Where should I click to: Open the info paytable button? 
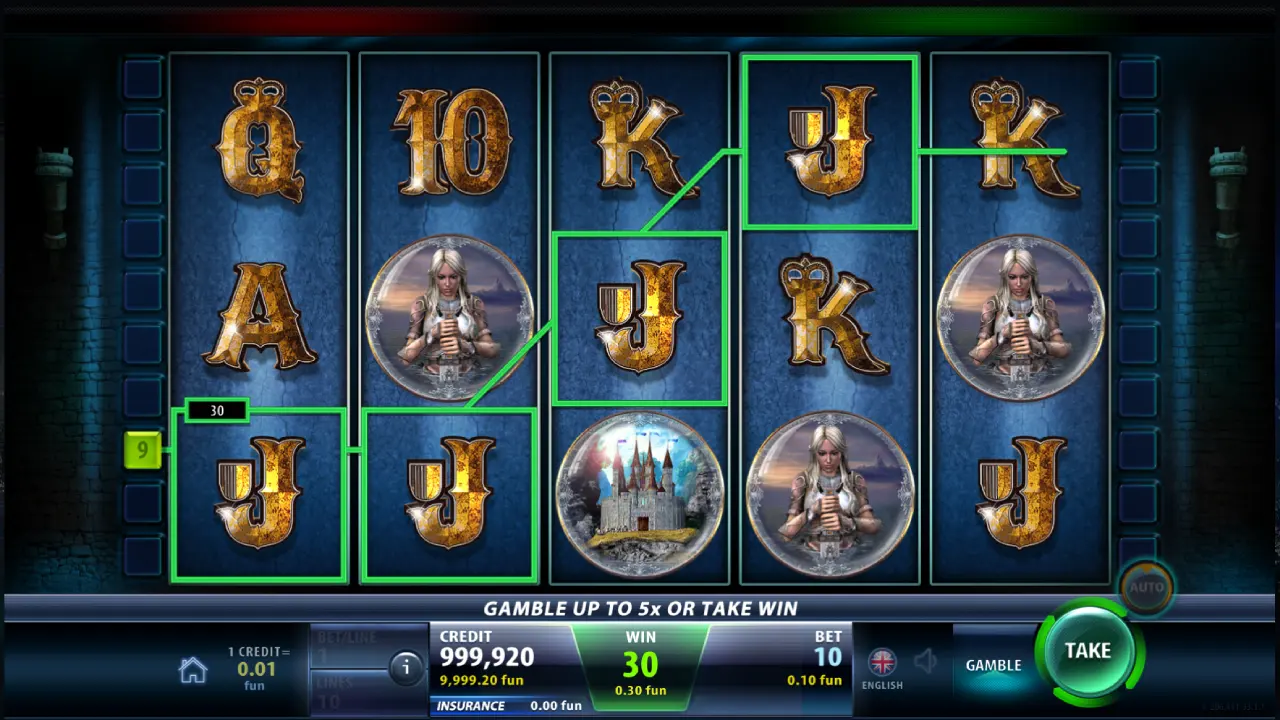coord(406,668)
